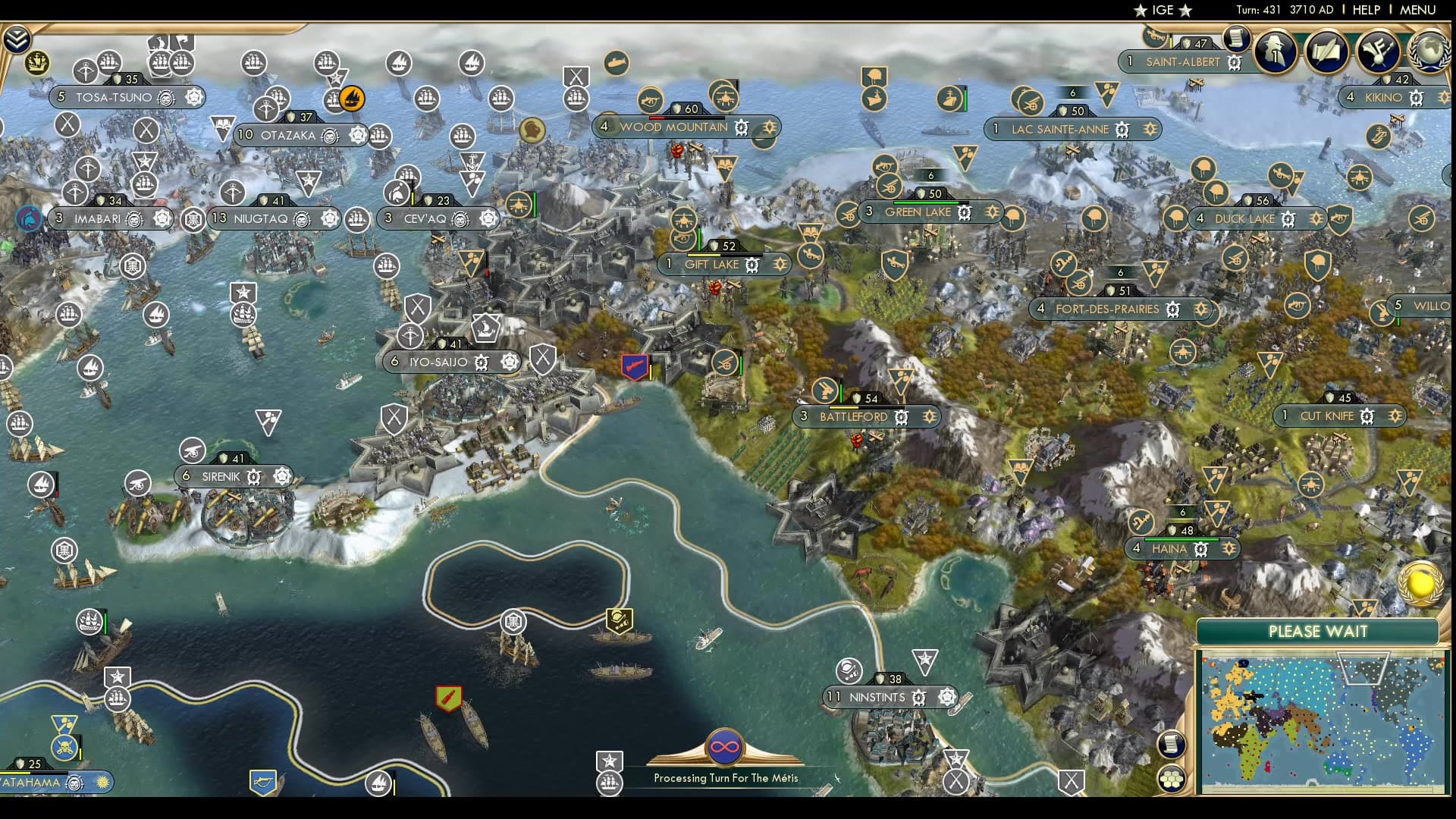
Task: Open the notification log scroll icon near Saint-Albert
Action: [x=1236, y=36]
